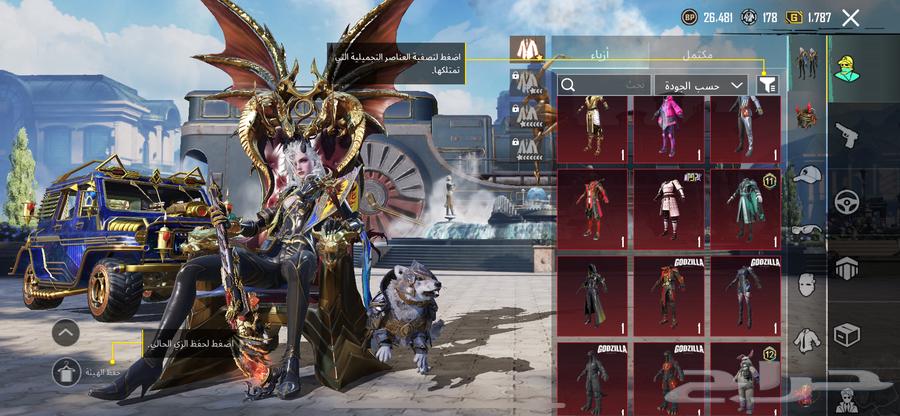This screenshot has height=416, width=900.
Task: Show the baseball cap headwear subcategory
Action: [804, 173]
